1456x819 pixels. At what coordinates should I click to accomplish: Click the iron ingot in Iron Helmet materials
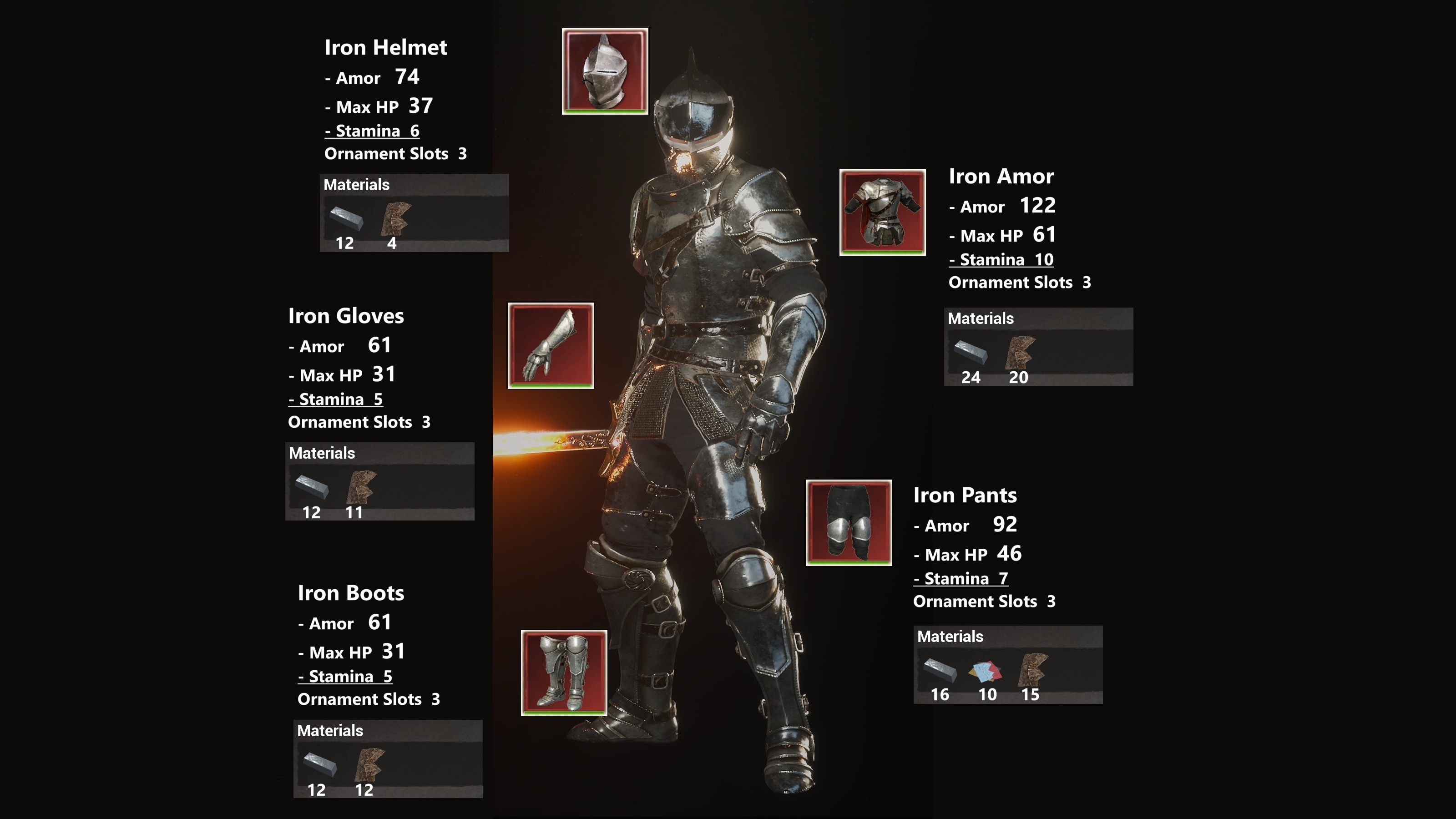pos(346,217)
